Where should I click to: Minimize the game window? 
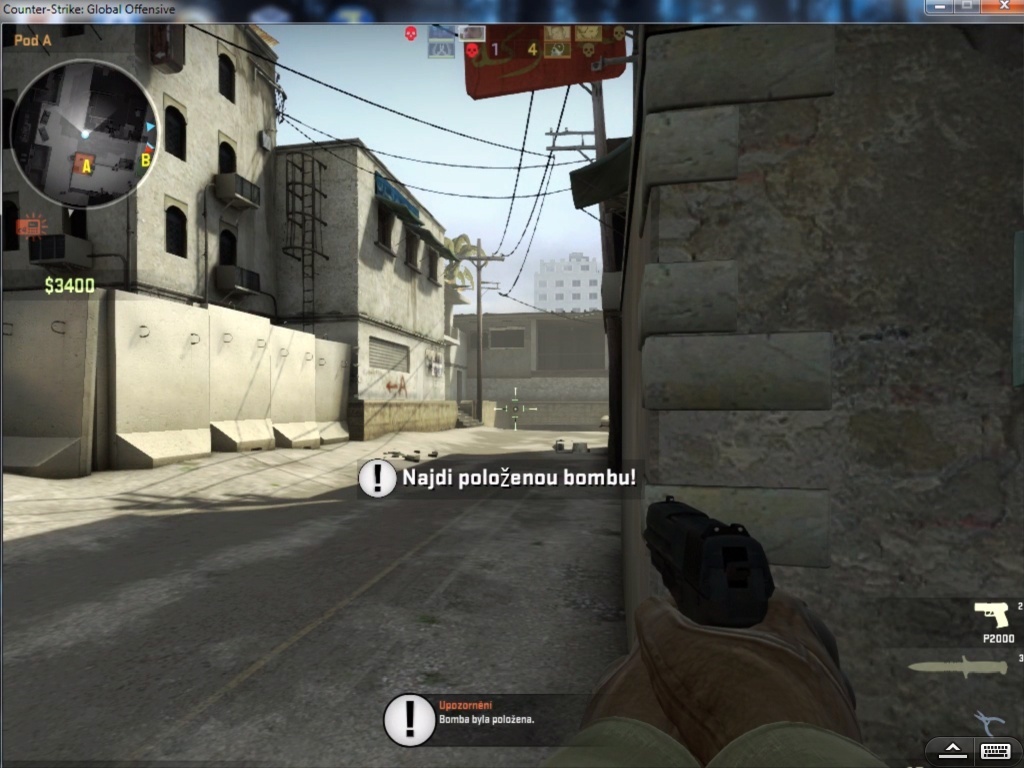click(938, 7)
